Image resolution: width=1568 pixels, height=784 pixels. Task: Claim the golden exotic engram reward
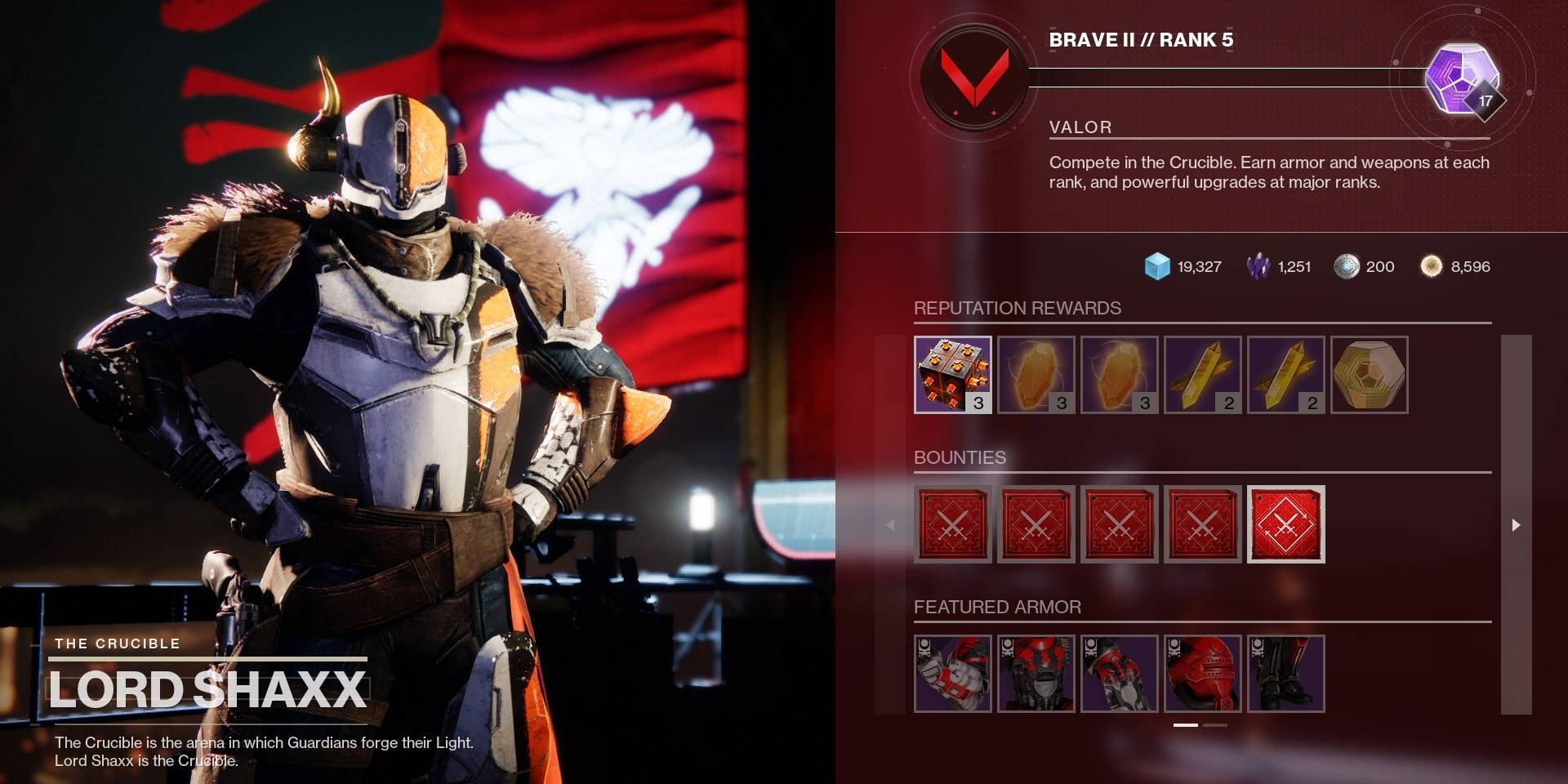(1369, 375)
